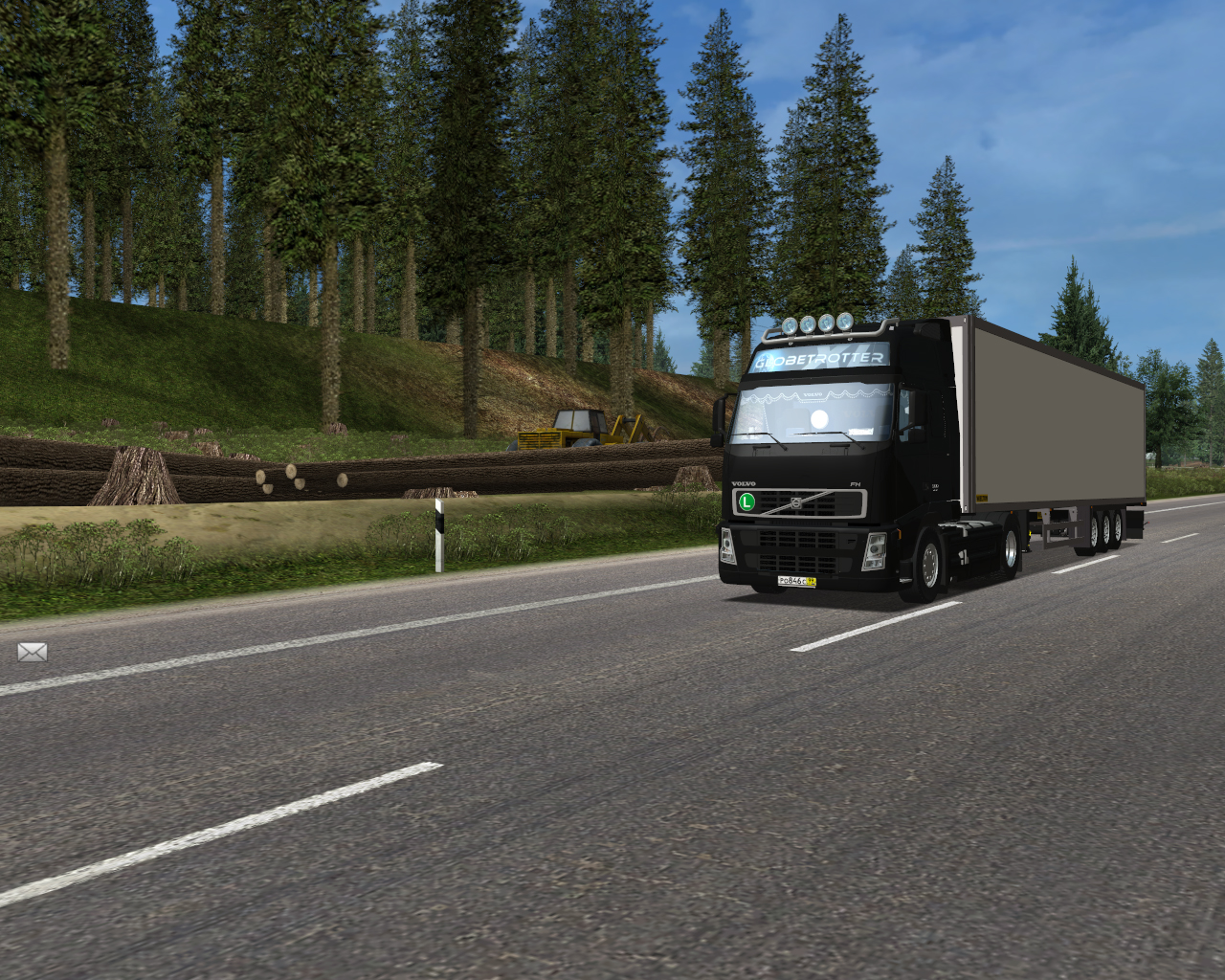Open the envelope message icon

click(32, 653)
